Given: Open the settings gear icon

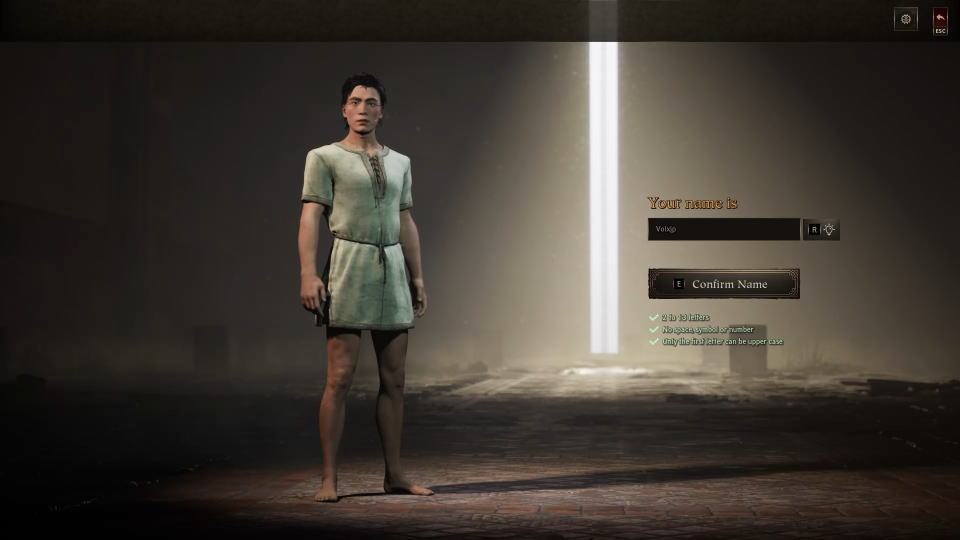Looking at the screenshot, I should pos(905,19).
